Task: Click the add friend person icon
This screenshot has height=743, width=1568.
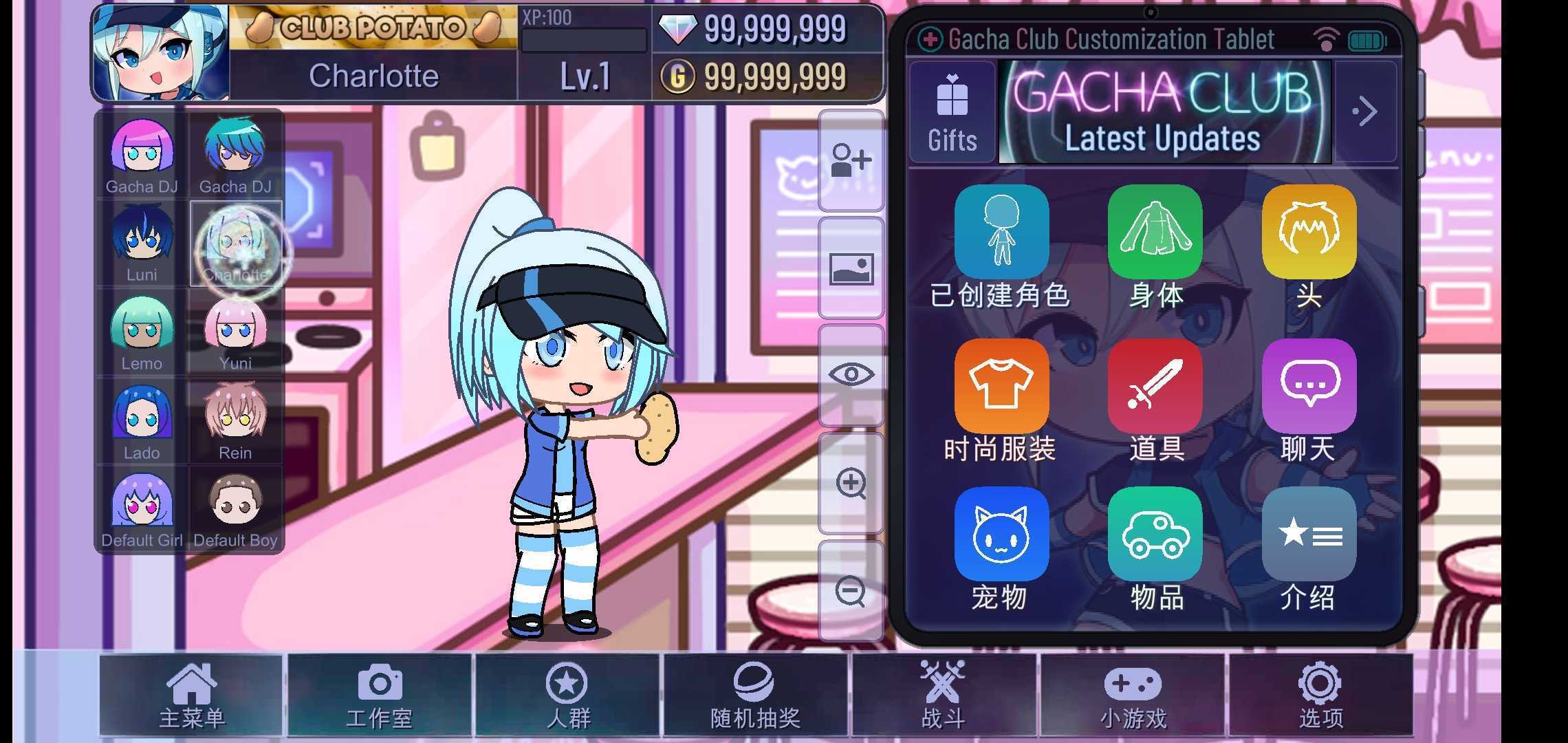Action: tap(851, 162)
